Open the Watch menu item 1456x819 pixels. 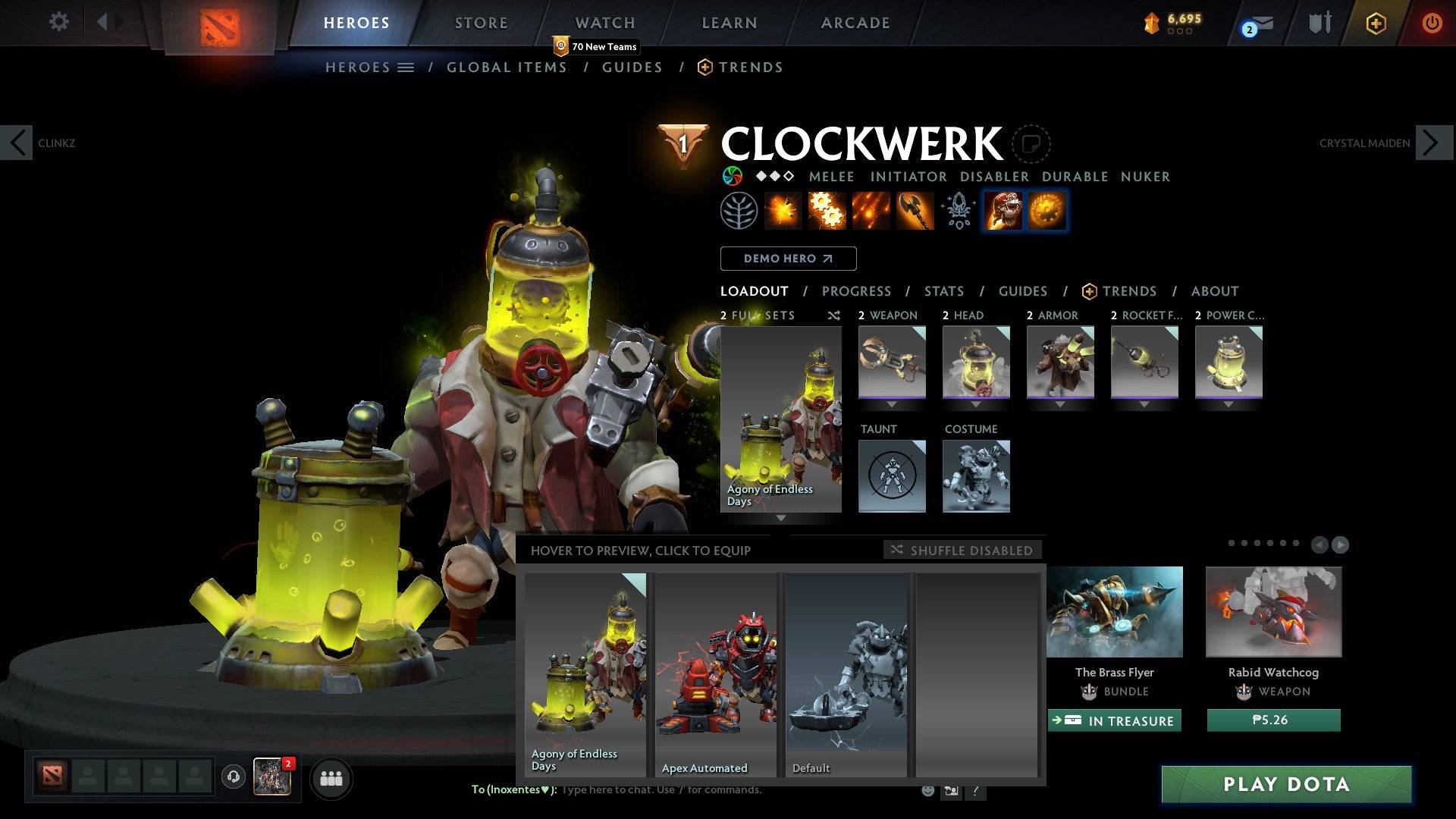pos(604,23)
